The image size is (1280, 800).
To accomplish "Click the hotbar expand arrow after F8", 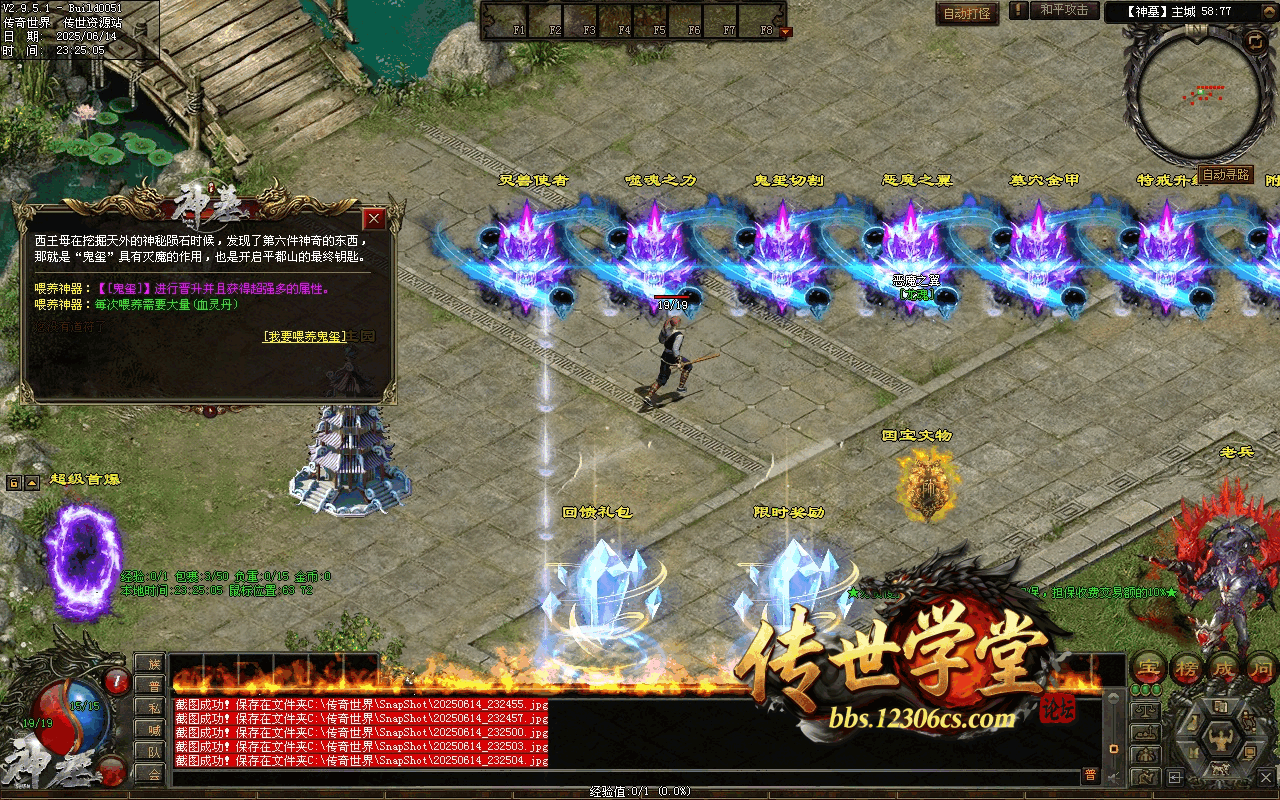I will coord(785,31).
